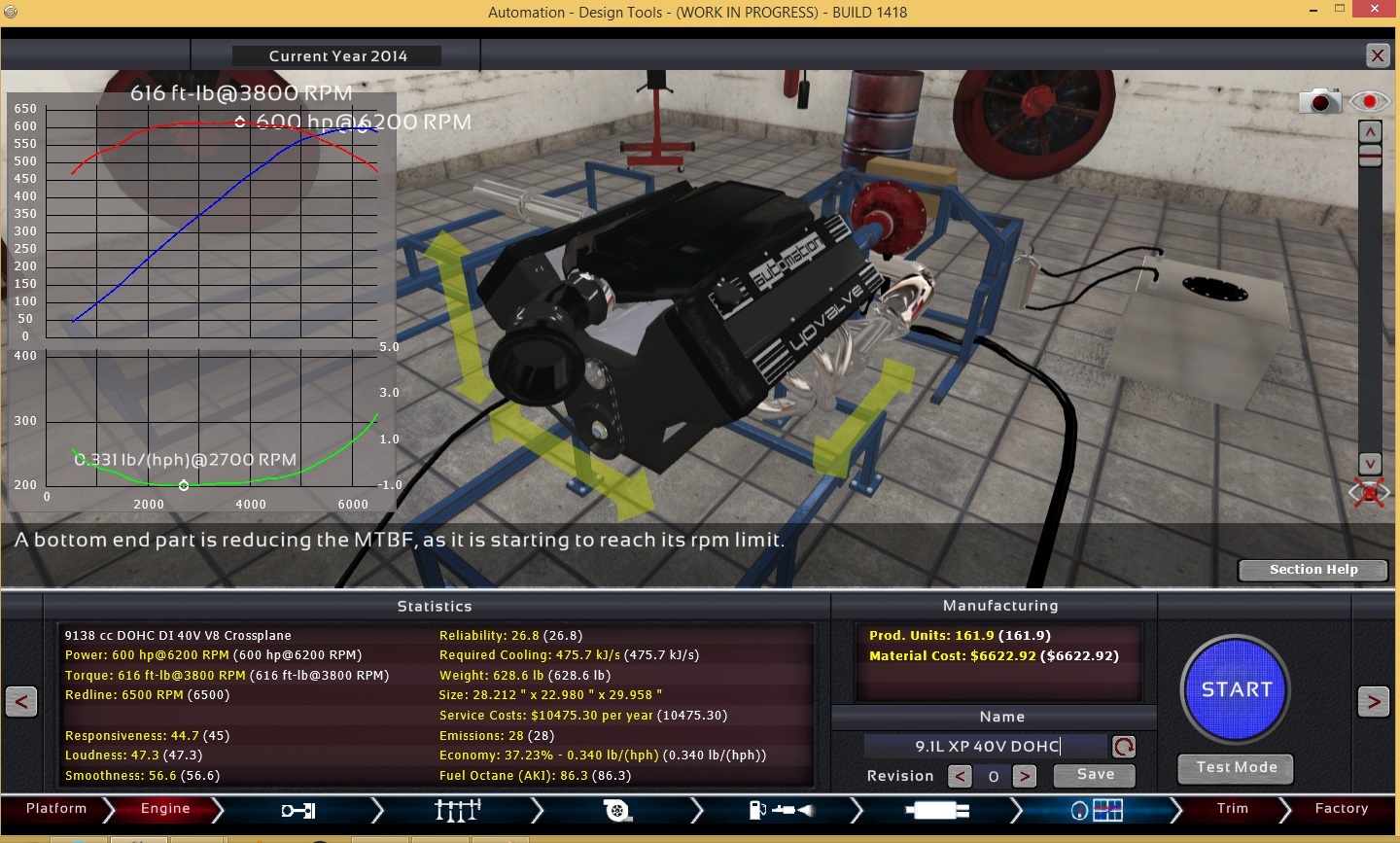Viewport: 1400px width, 843px height.
Task: Take a screenshot with the camera icon
Action: click(1319, 101)
